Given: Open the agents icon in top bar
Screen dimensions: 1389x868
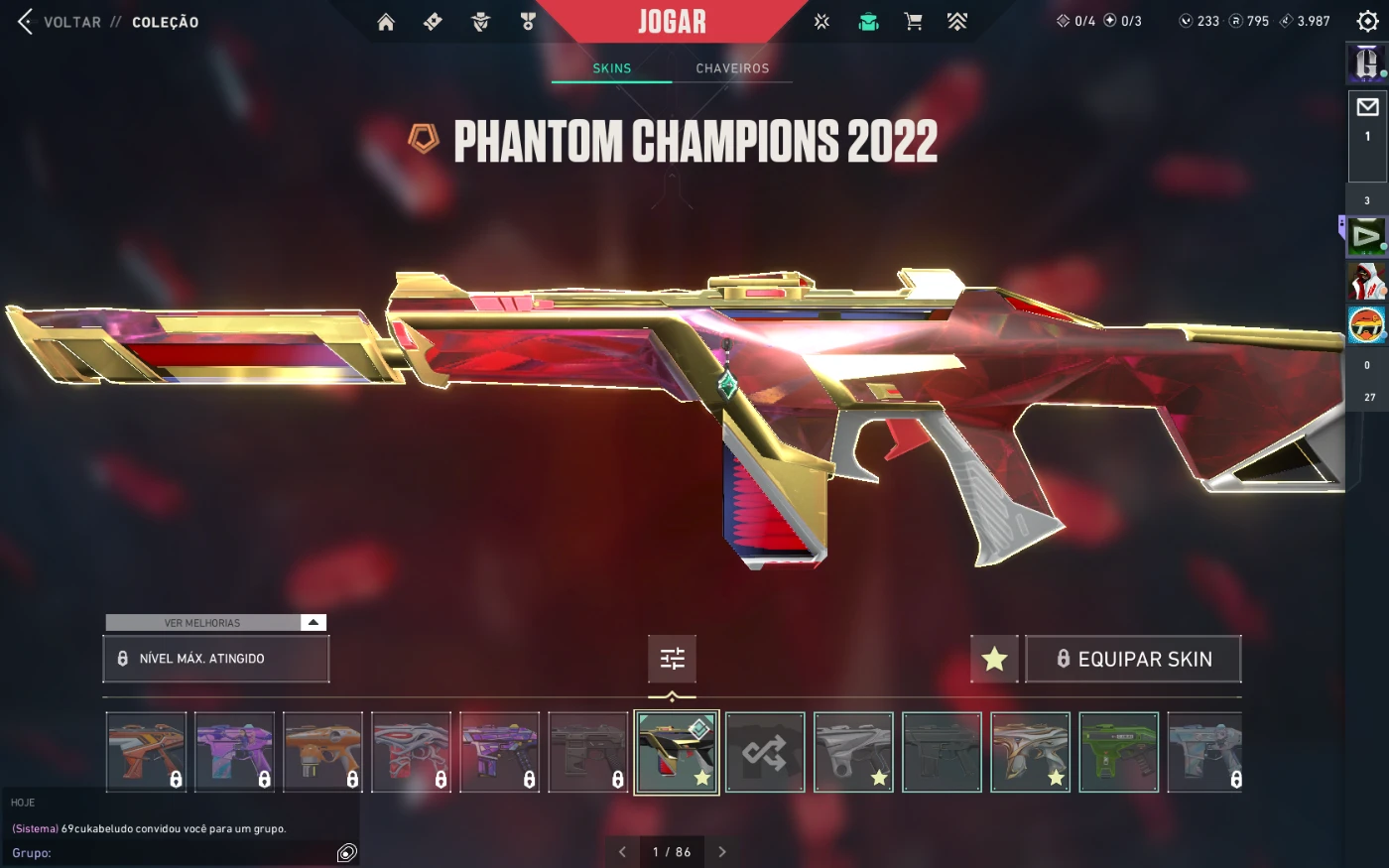Looking at the screenshot, I should pos(480,22).
